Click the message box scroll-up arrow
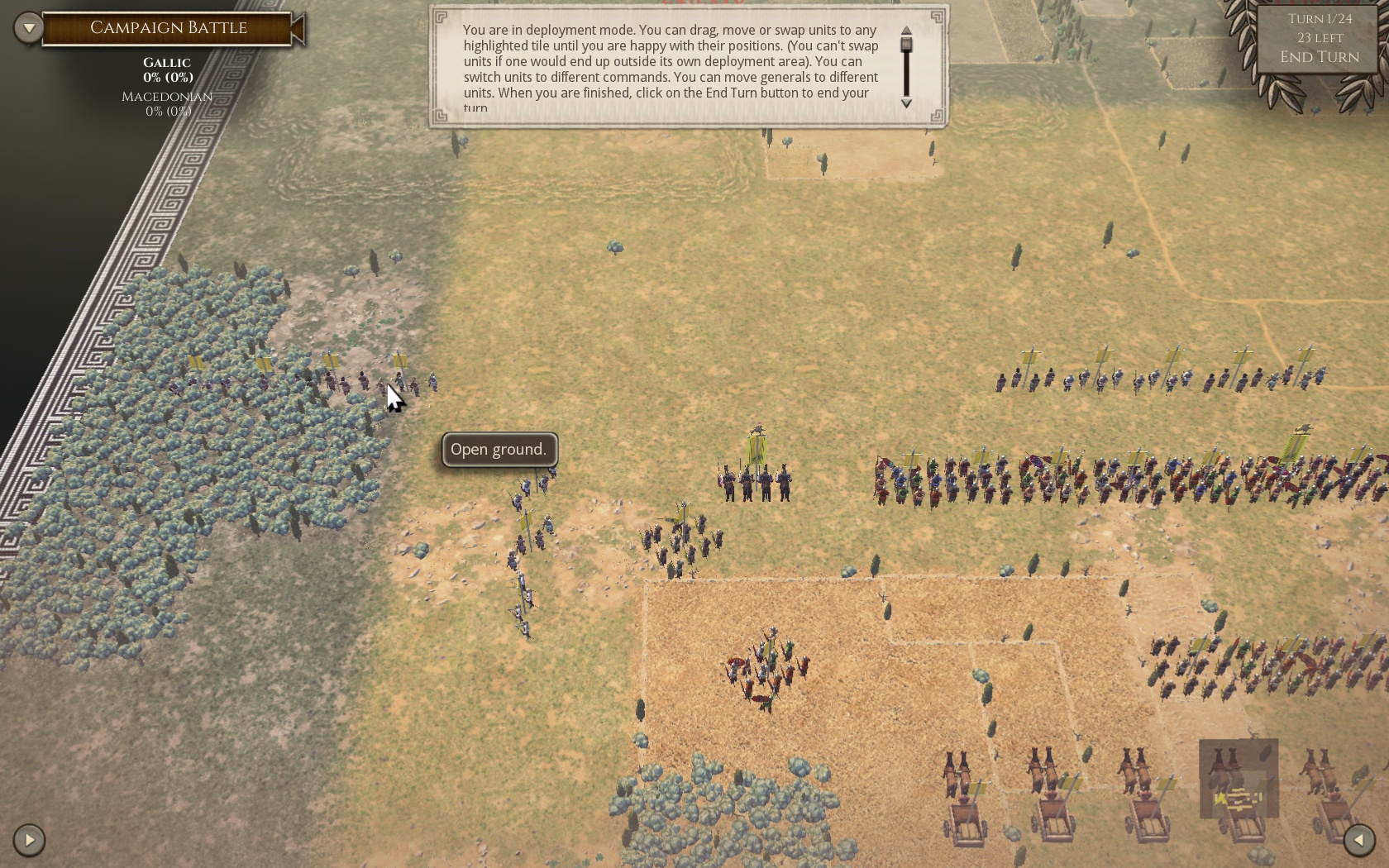The width and height of the screenshot is (1389, 868). click(906, 31)
